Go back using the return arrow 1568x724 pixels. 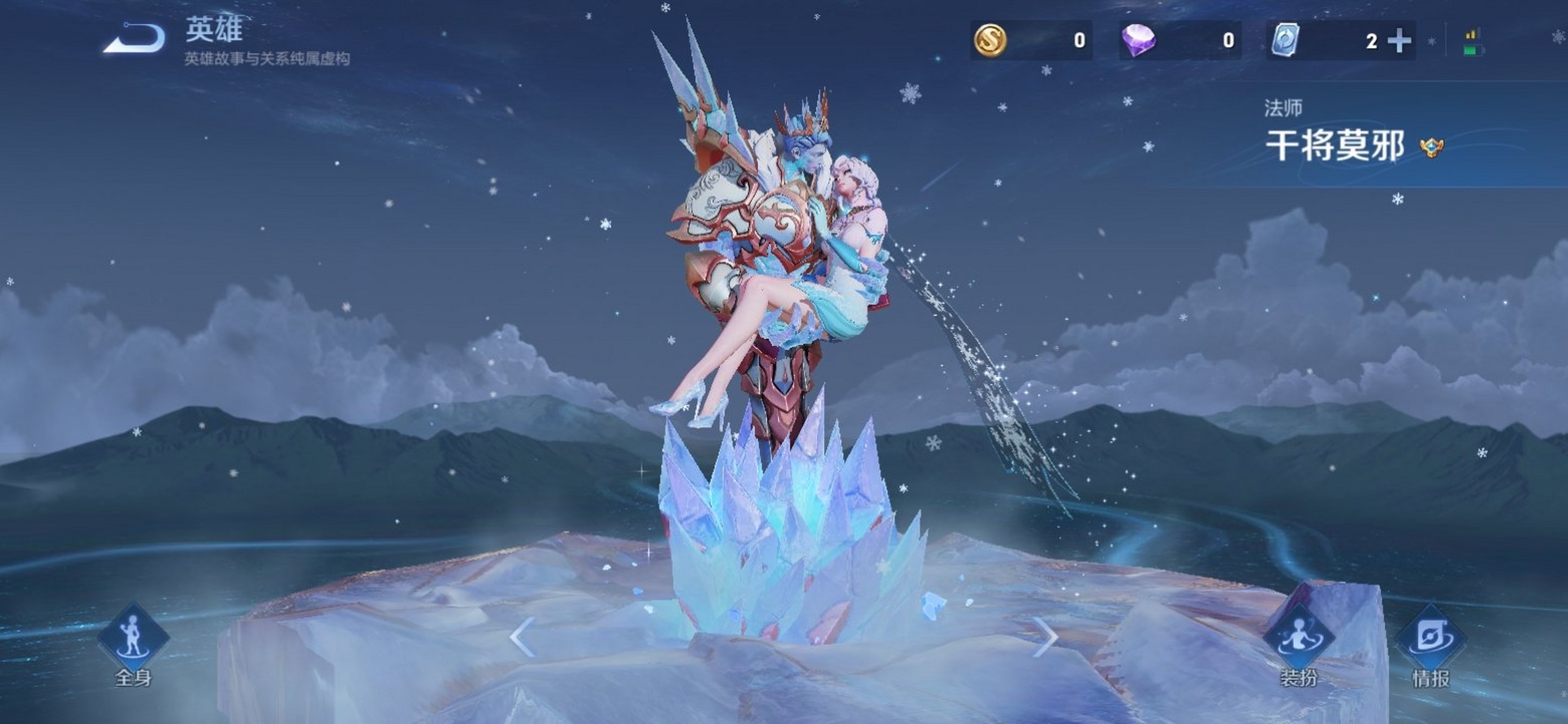point(135,39)
